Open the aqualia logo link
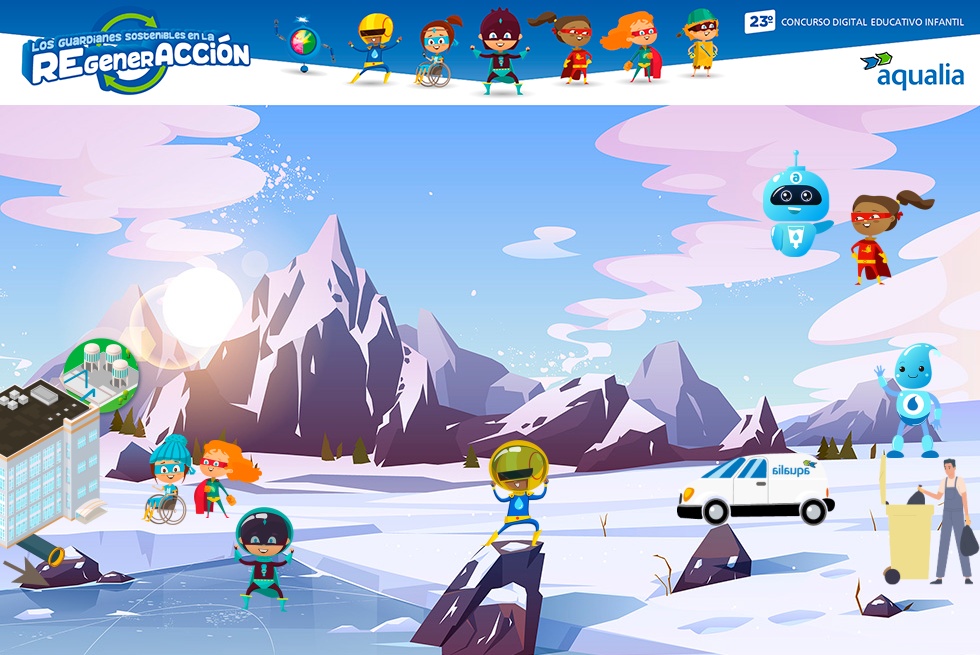Image resolution: width=980 pixels, height=655 pixels. (912, 70)
